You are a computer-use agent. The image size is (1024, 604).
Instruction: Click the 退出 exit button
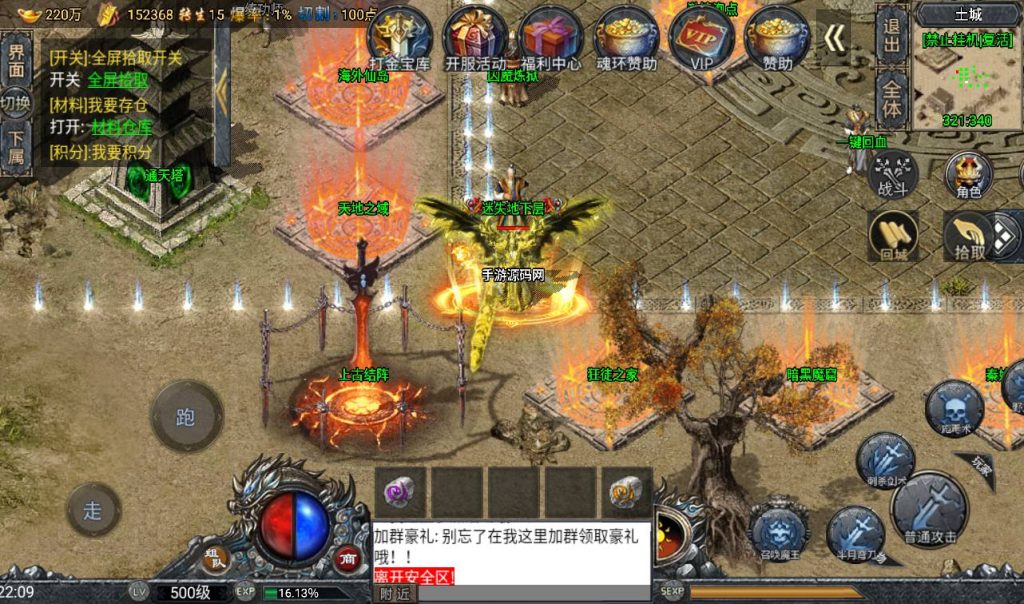(x=892, y=35)
